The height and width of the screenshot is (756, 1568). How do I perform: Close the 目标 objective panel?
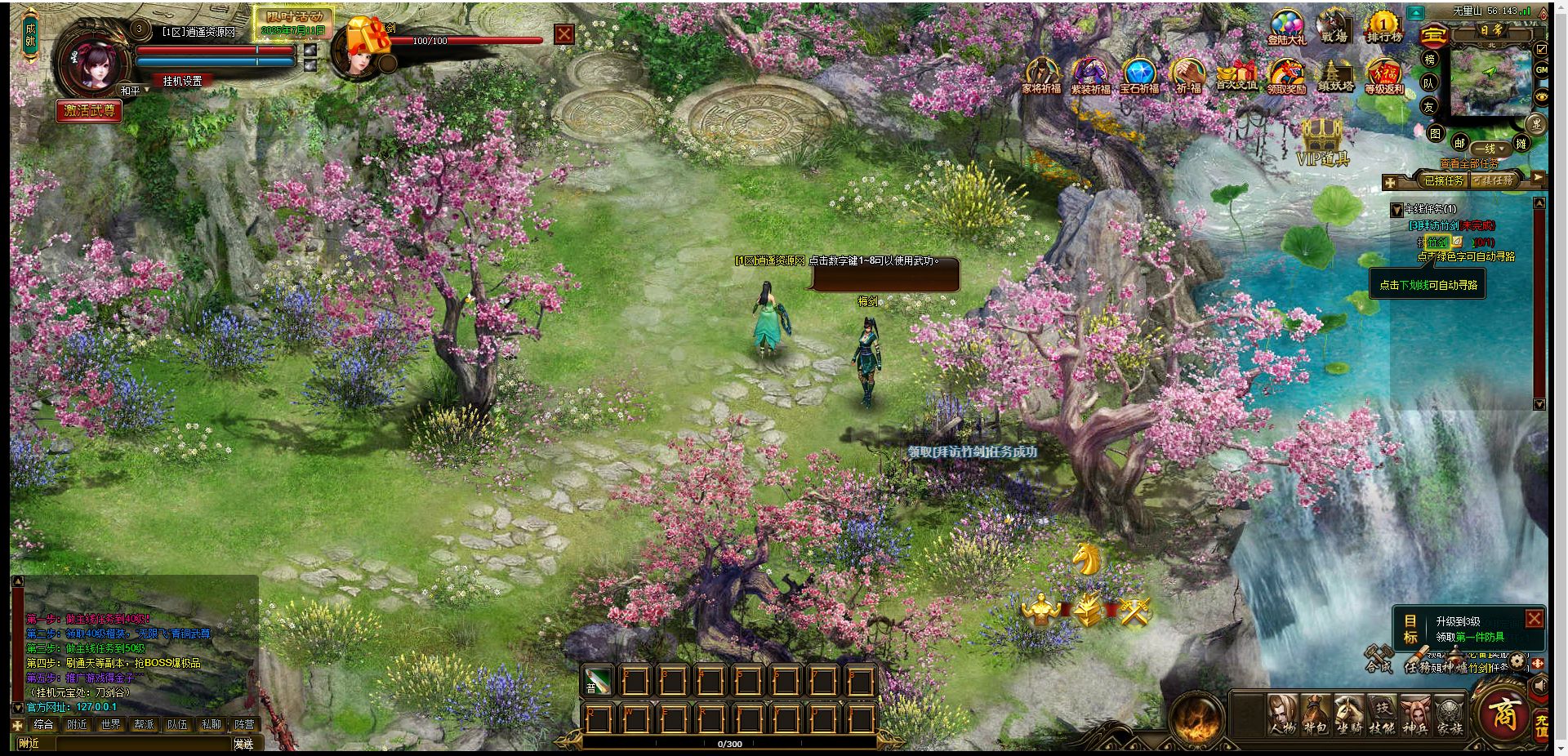[1535, 619]
